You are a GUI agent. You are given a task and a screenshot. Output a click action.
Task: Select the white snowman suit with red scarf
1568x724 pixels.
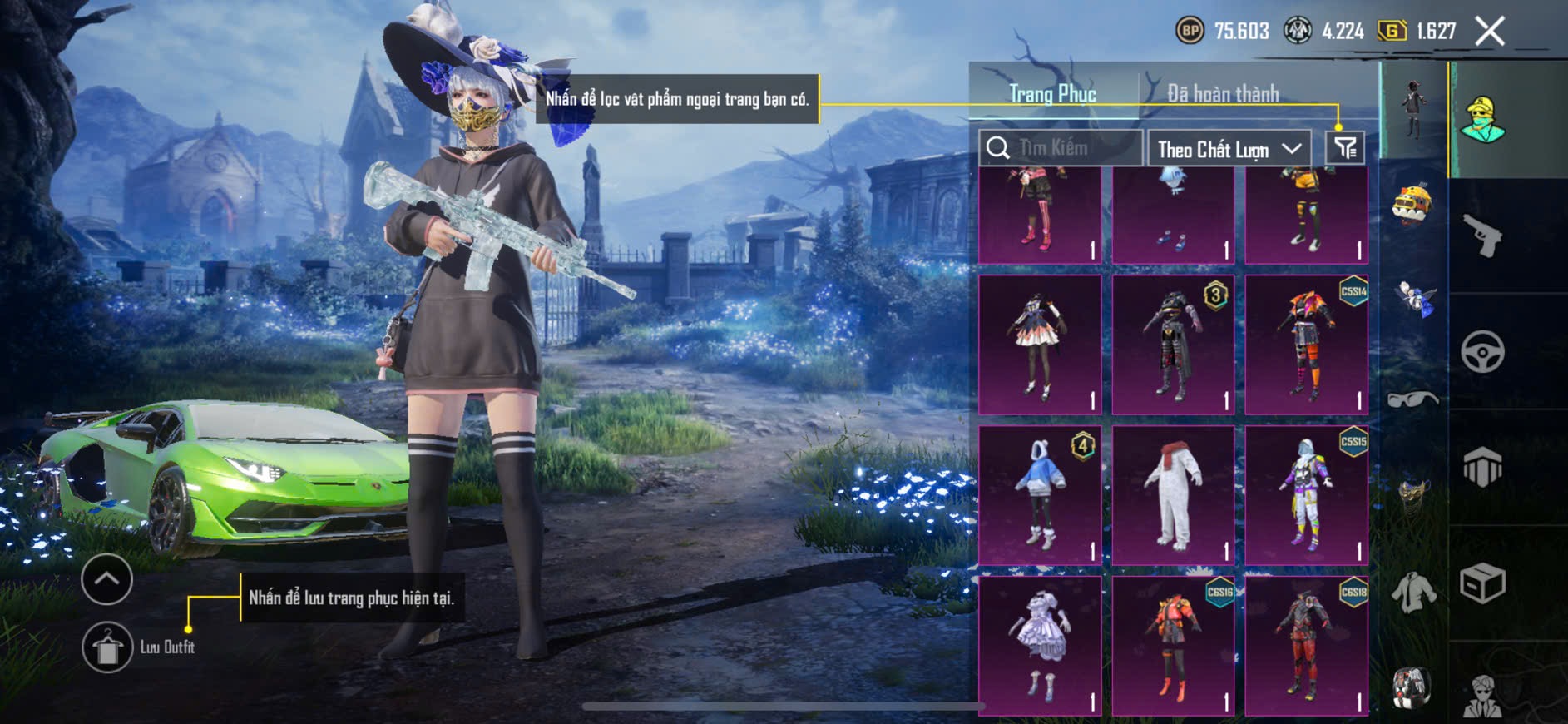pos(1173,496)
